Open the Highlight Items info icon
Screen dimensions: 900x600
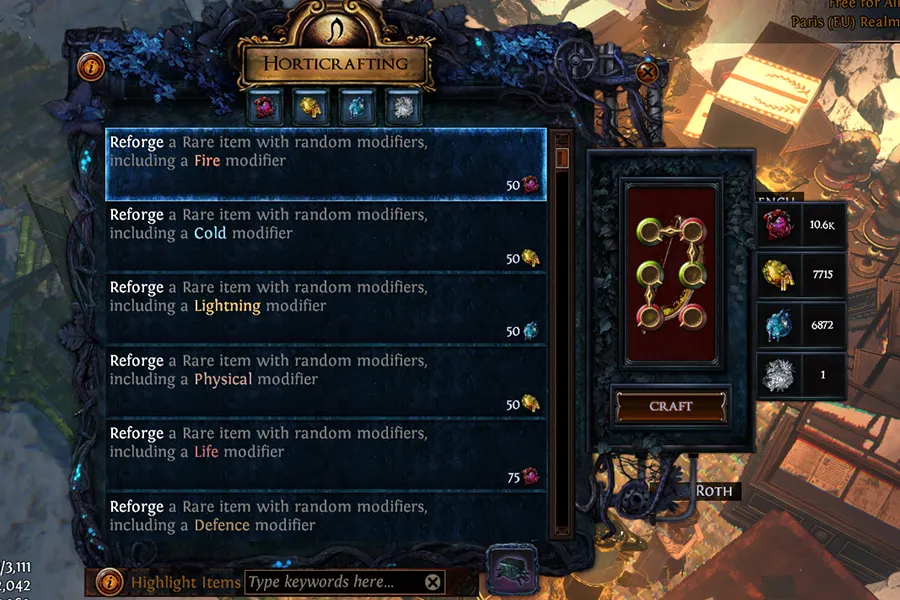[x=113, y=582]
